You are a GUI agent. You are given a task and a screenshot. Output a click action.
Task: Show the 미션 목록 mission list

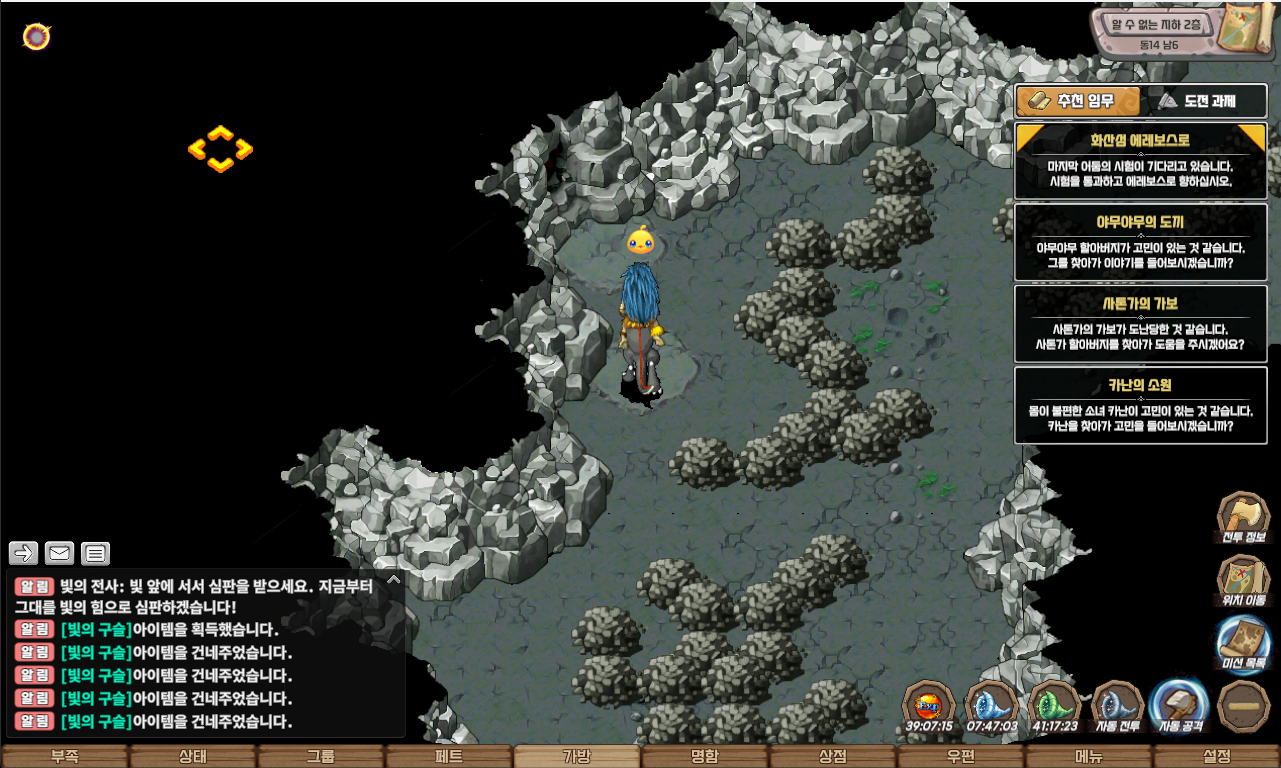tap(1243, 644)
